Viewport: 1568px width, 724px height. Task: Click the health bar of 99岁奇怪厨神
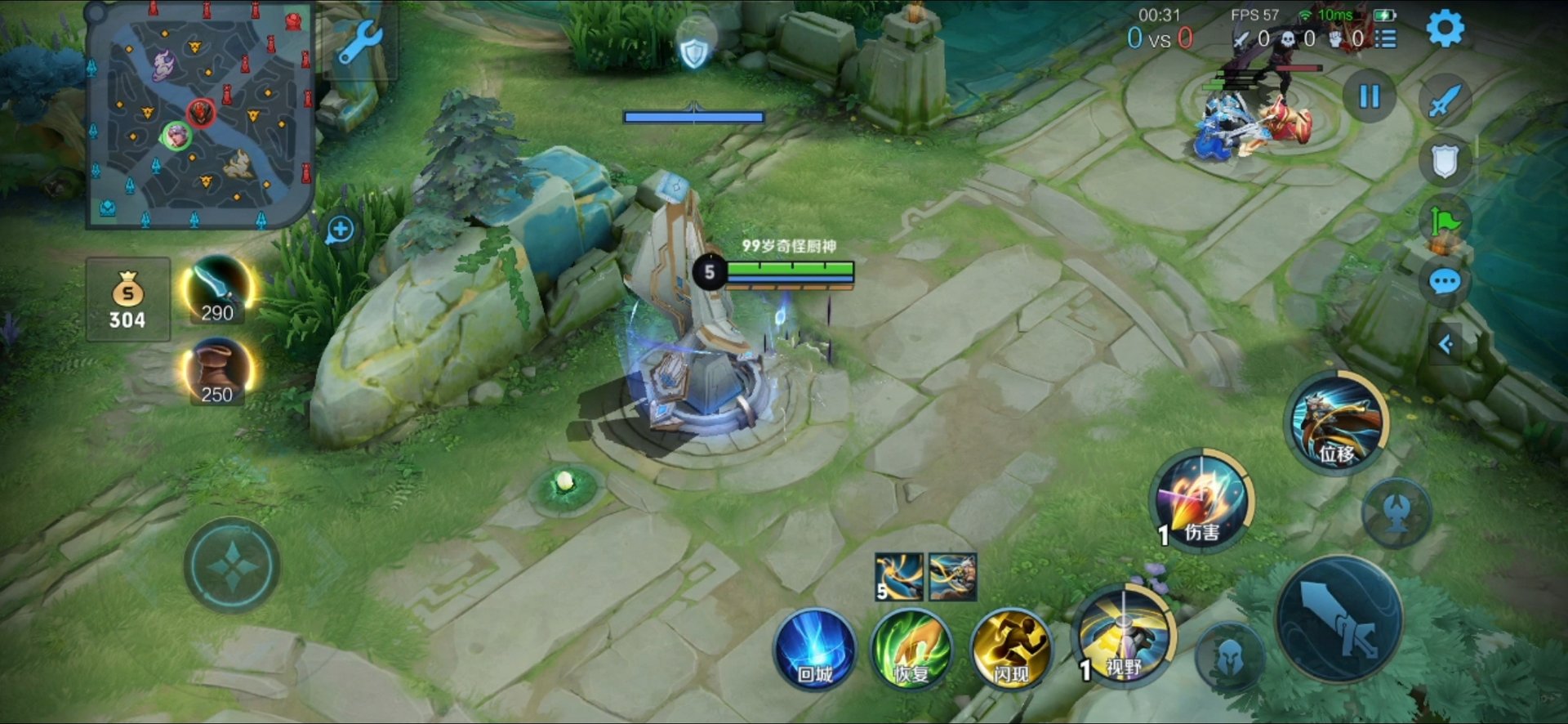point(789,268)
